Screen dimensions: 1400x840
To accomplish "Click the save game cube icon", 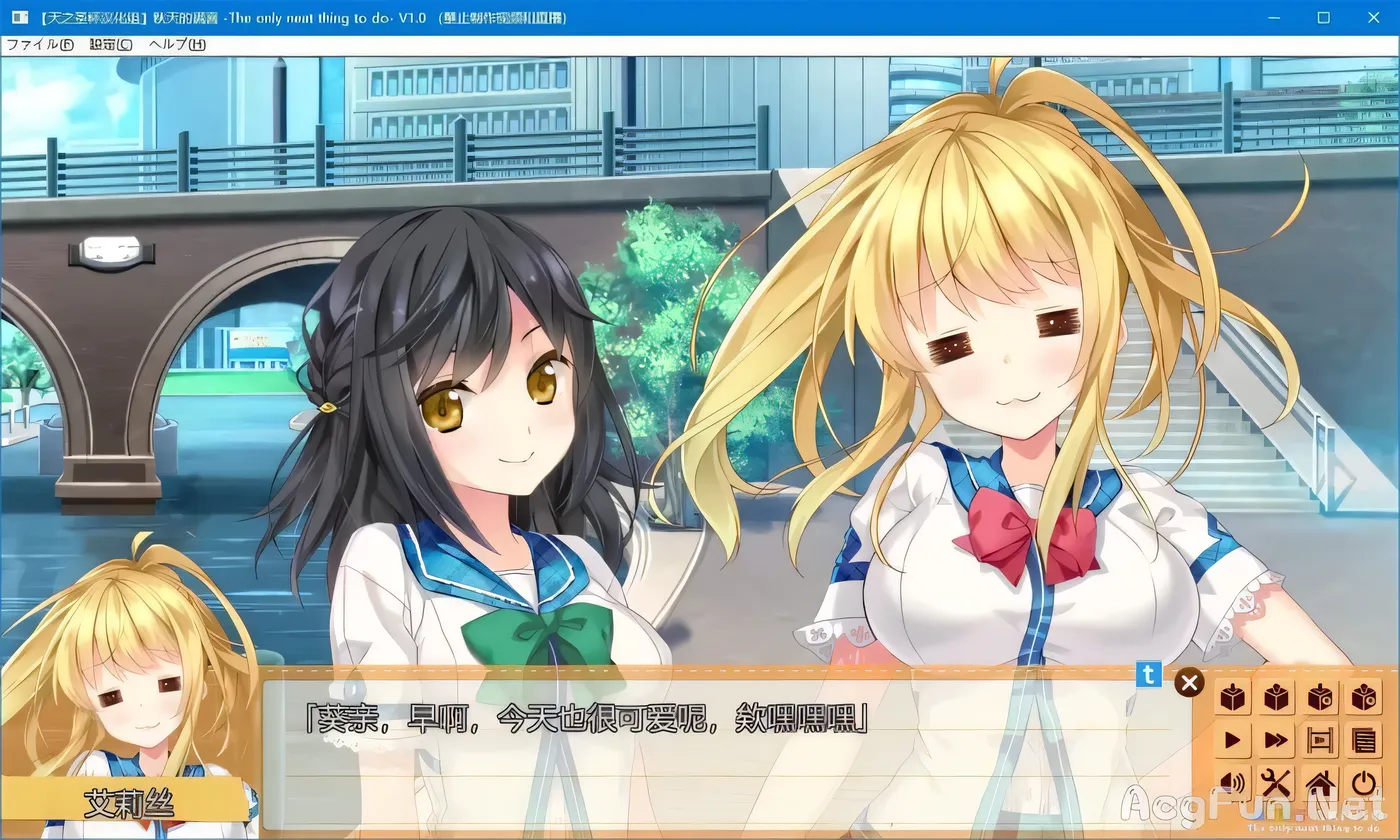I will point(1233,696).
